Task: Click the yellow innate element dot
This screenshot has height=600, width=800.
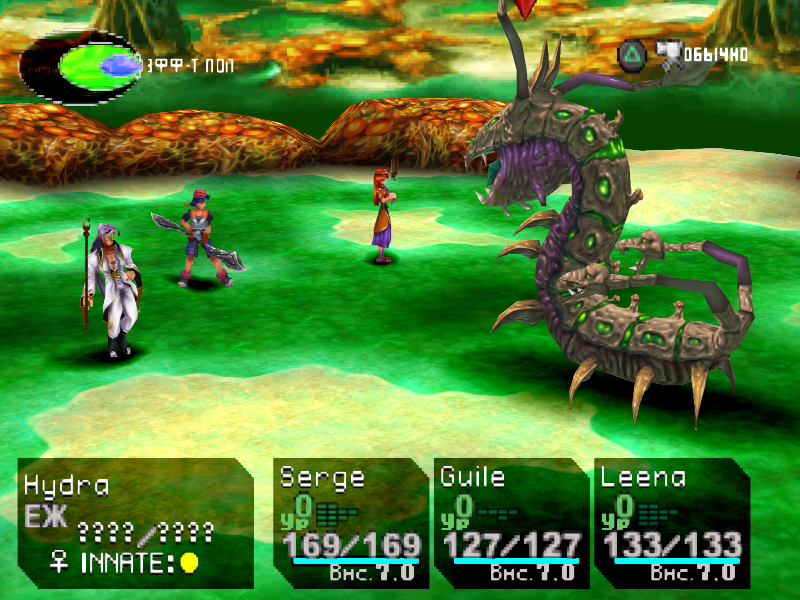Action: (x=188, y=563)
